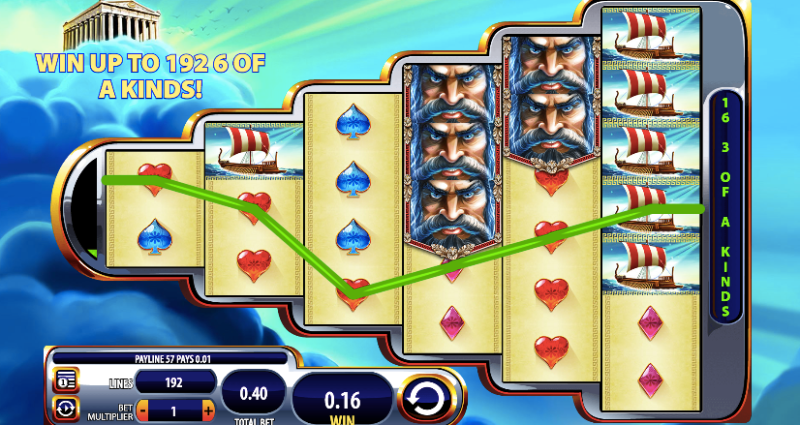Viewport: 800px width, 425px height.
Task: Activate the autoplay button
Action: [x=66, y=409]
